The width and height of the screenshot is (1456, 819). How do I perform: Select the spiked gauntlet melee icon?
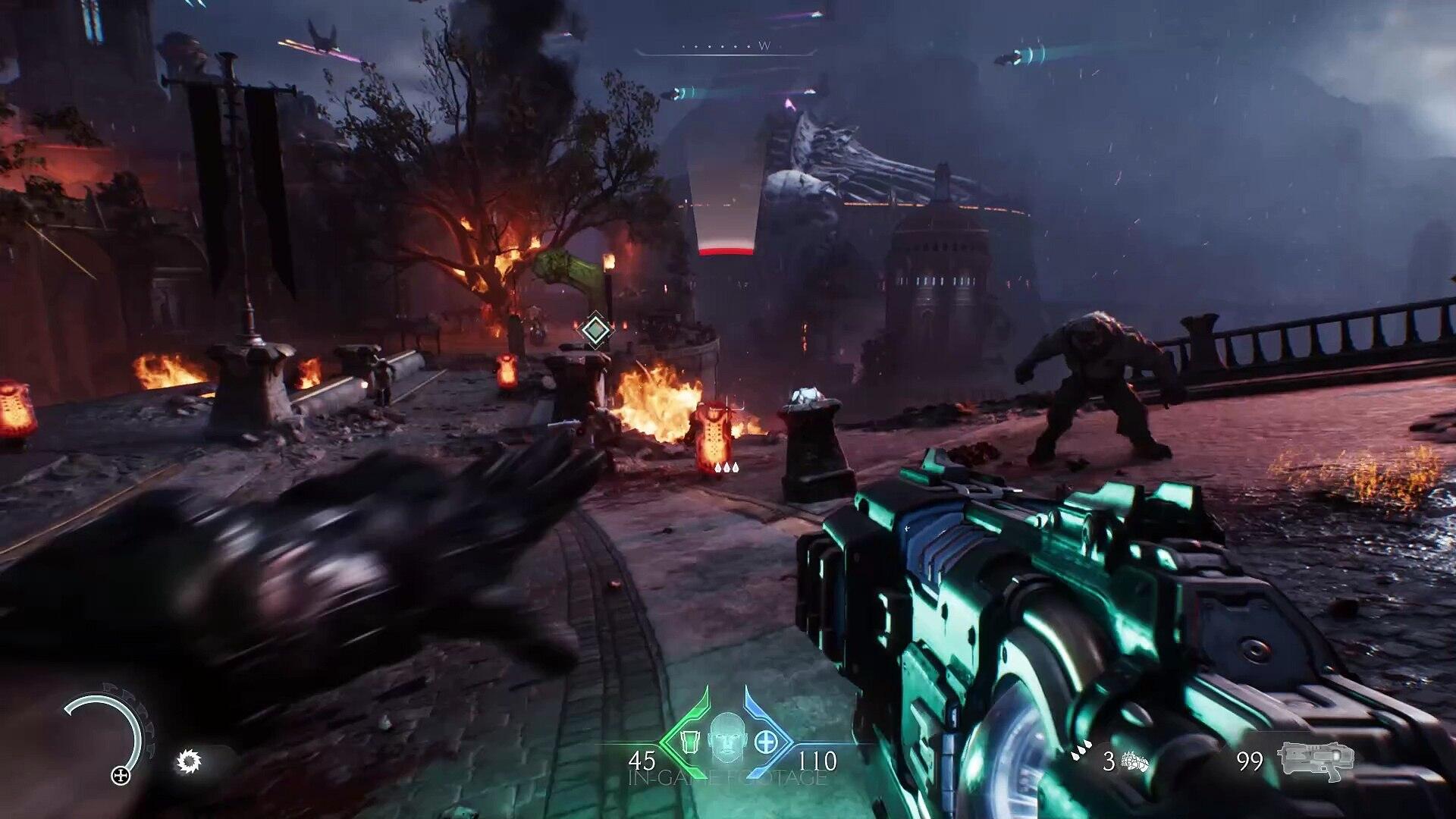coord(1135,761)
